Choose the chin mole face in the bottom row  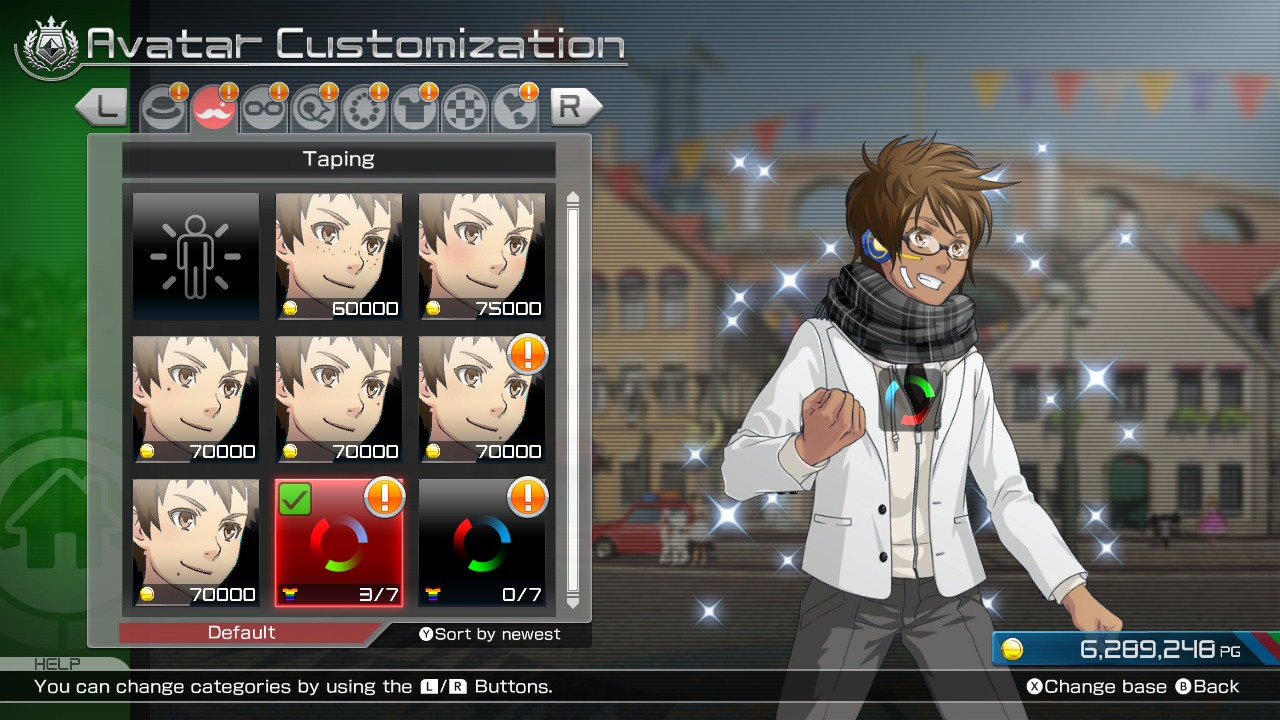[x=196, y=543]
